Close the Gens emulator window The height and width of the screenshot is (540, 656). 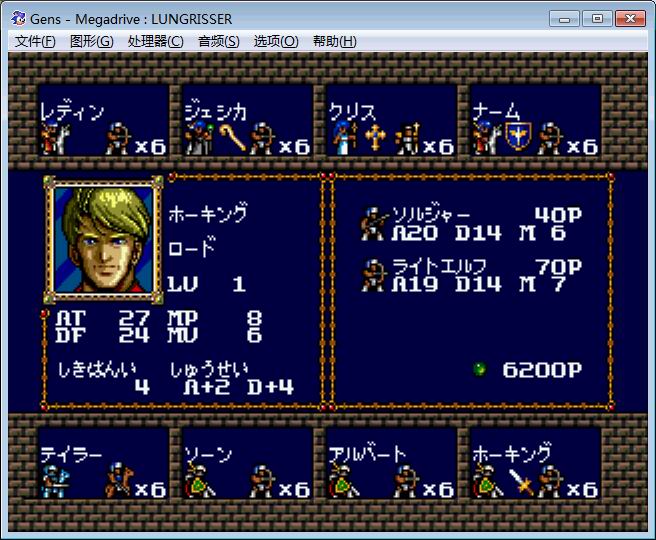[x=629, y=18]
